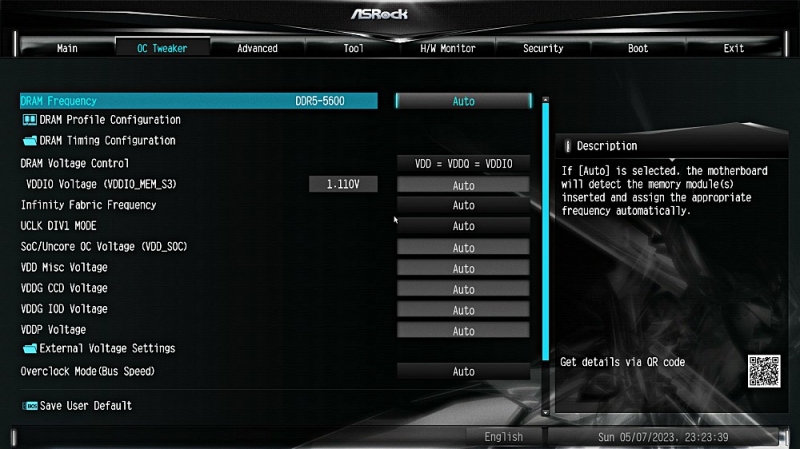Go to the H/W Monitor tab

pyautogui.click(x=447, y=48)
